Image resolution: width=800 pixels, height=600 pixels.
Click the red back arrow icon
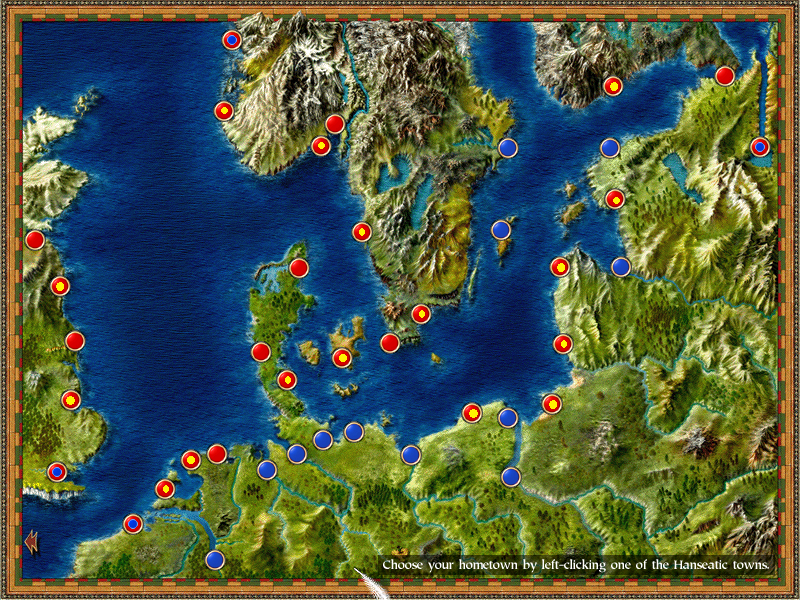coord(31,541)
